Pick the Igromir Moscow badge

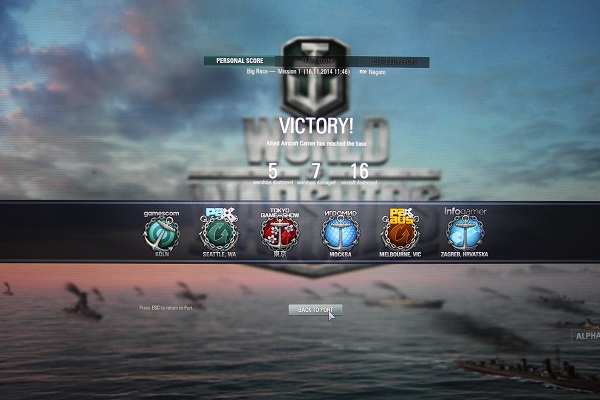[x=339, y=234]
